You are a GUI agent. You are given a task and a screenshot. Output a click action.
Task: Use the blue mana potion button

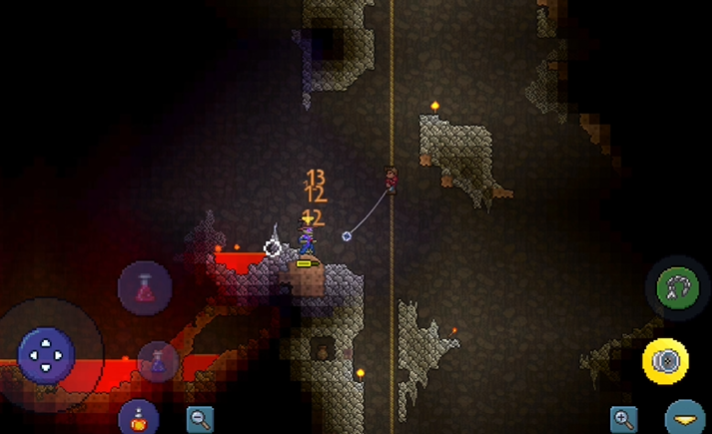157,361
